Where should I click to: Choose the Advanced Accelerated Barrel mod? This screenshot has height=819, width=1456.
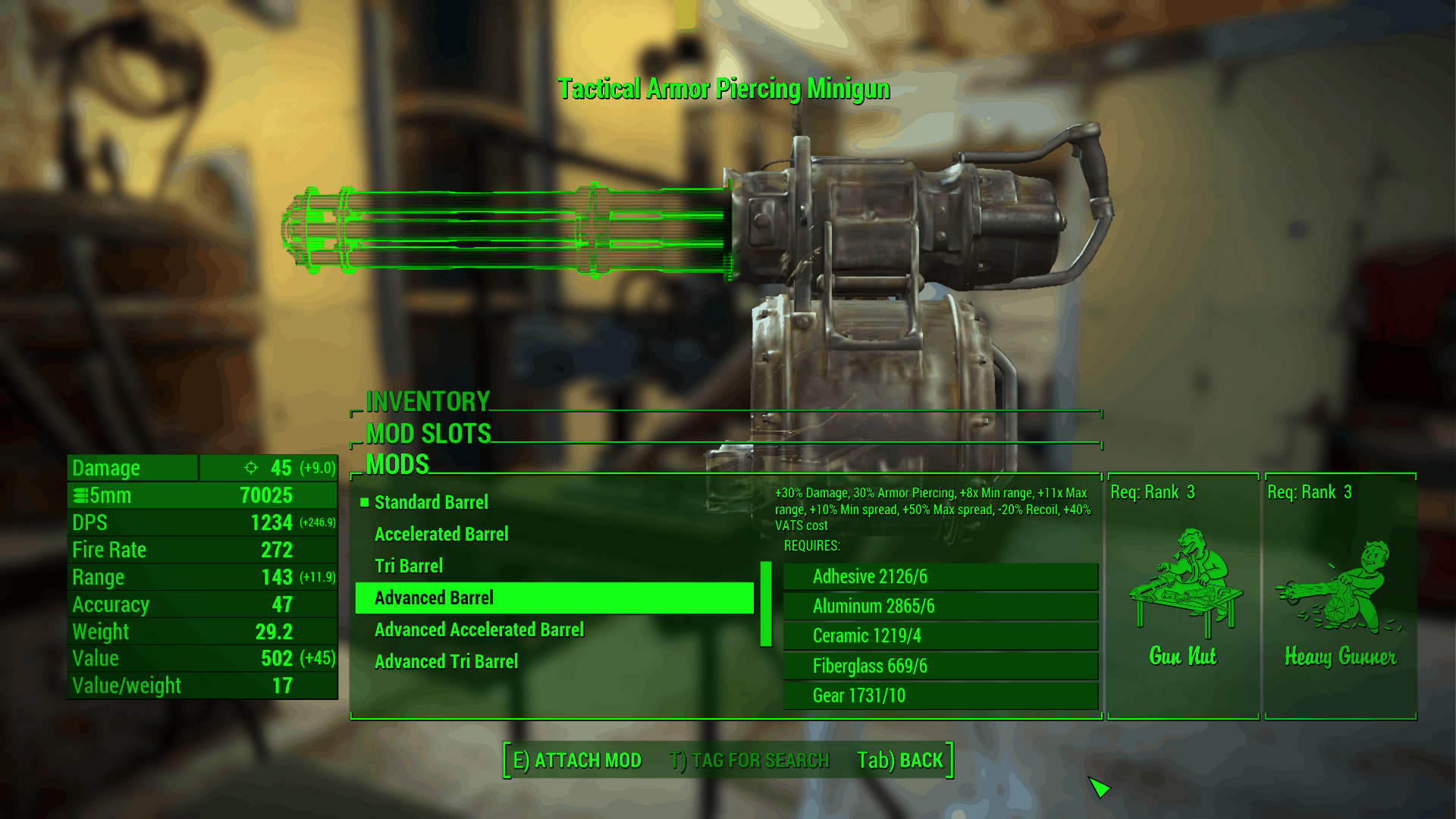tap(479, 630)
